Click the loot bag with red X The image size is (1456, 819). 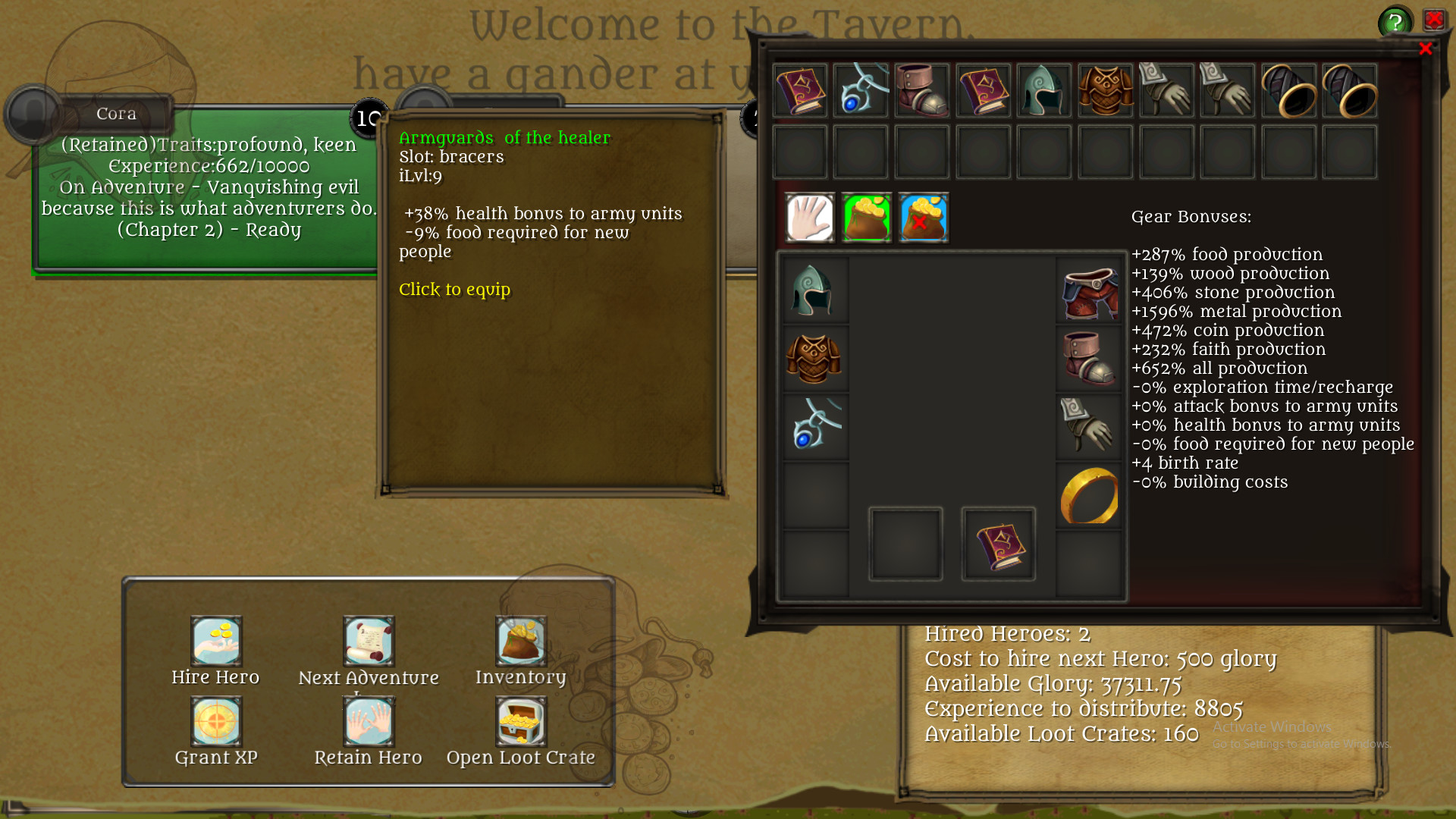(x=923, y=218)
